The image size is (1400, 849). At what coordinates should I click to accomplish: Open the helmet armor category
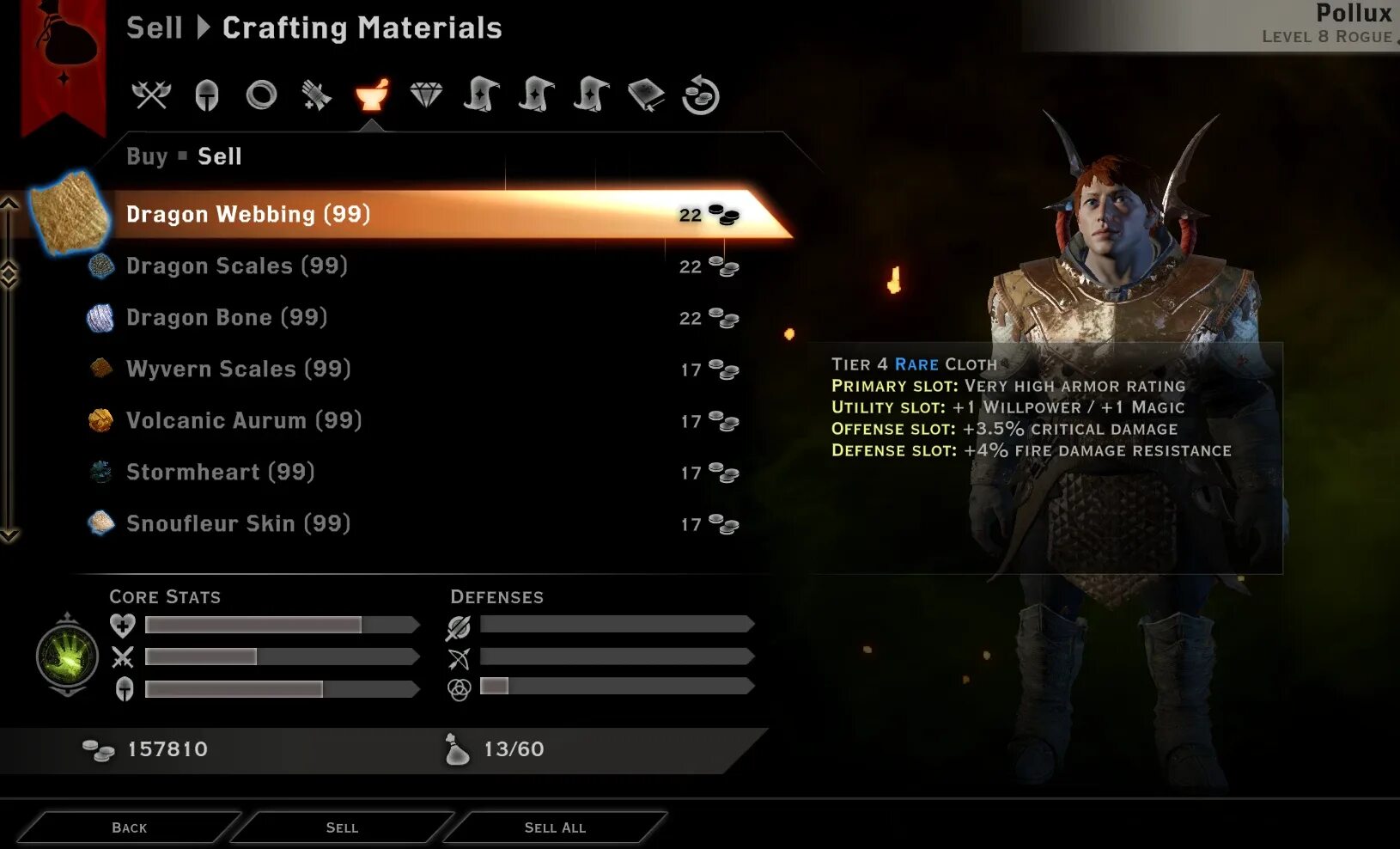point(206,95)
